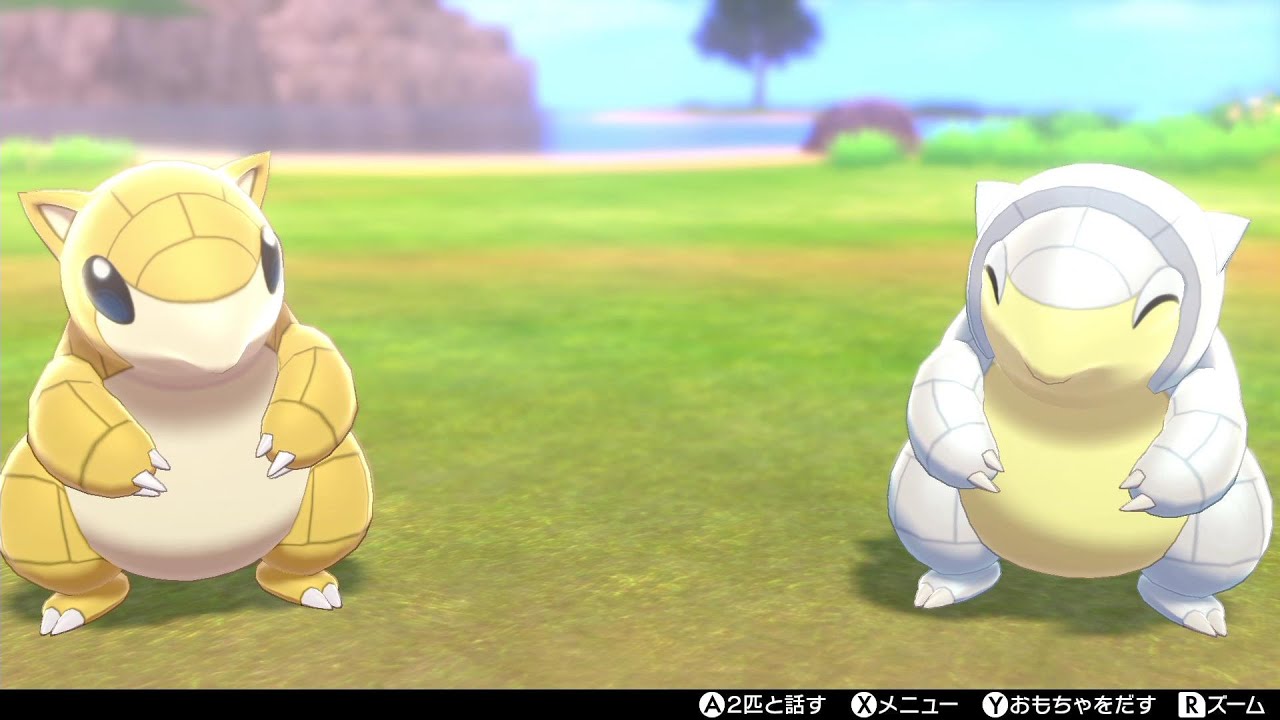Click the grassy field between the Pokémon

(620, 450)
